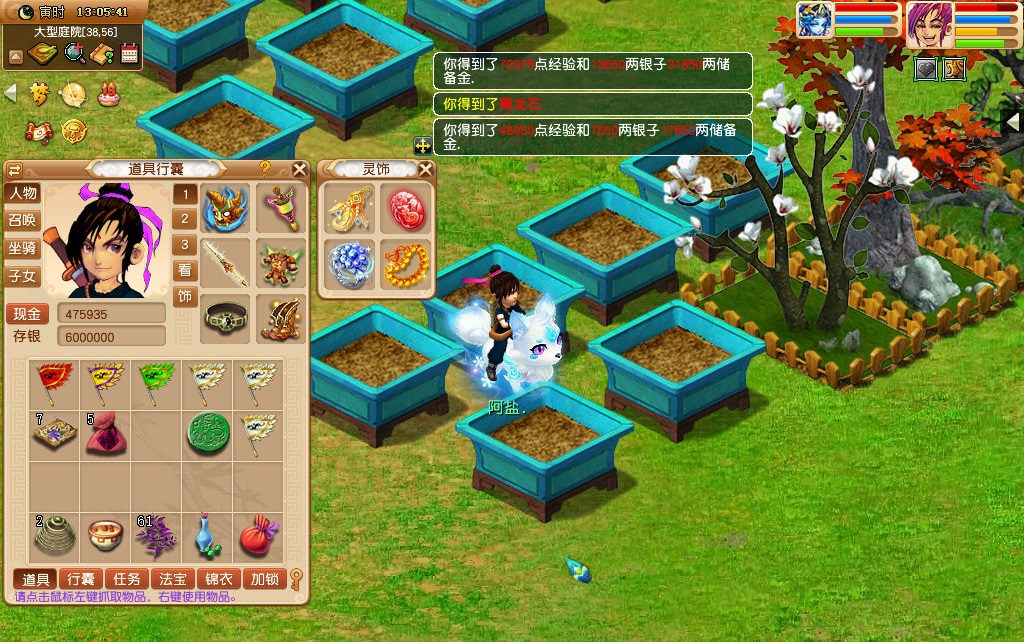Select the blue potion bottle slot
The height and width of the screenshot is (642, 1024).
[207, 537]
